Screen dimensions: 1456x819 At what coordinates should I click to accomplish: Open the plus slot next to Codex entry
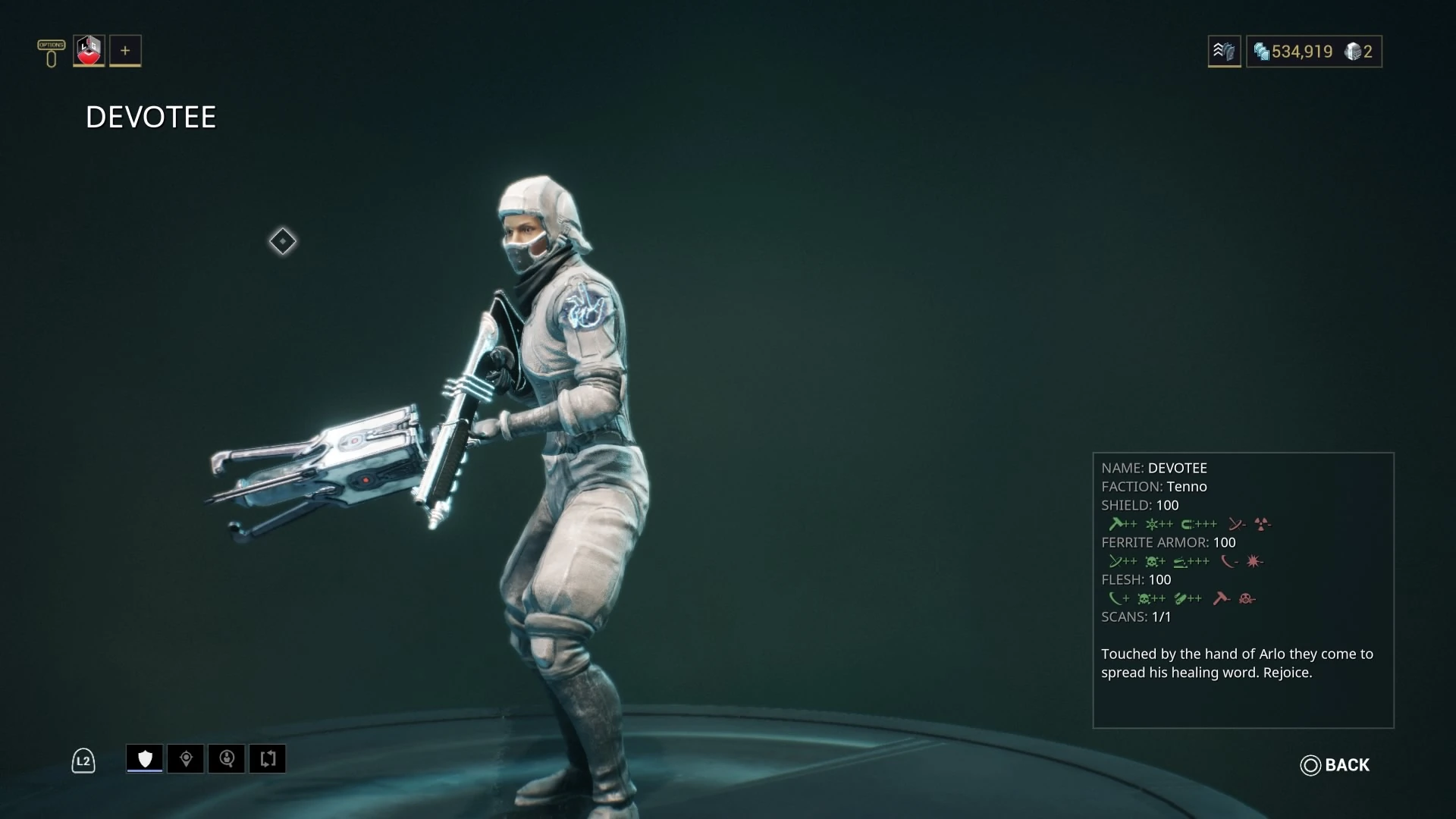(x=124, y=51)
